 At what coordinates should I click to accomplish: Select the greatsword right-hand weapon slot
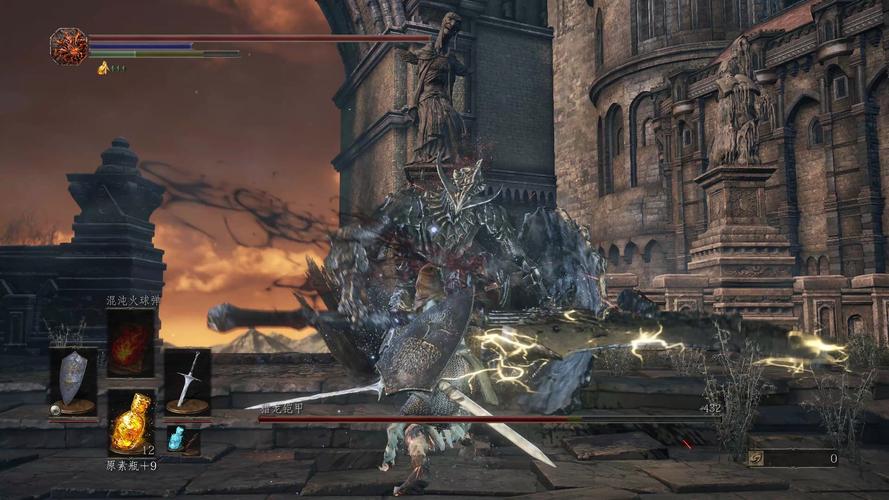[x=187, y=381]
